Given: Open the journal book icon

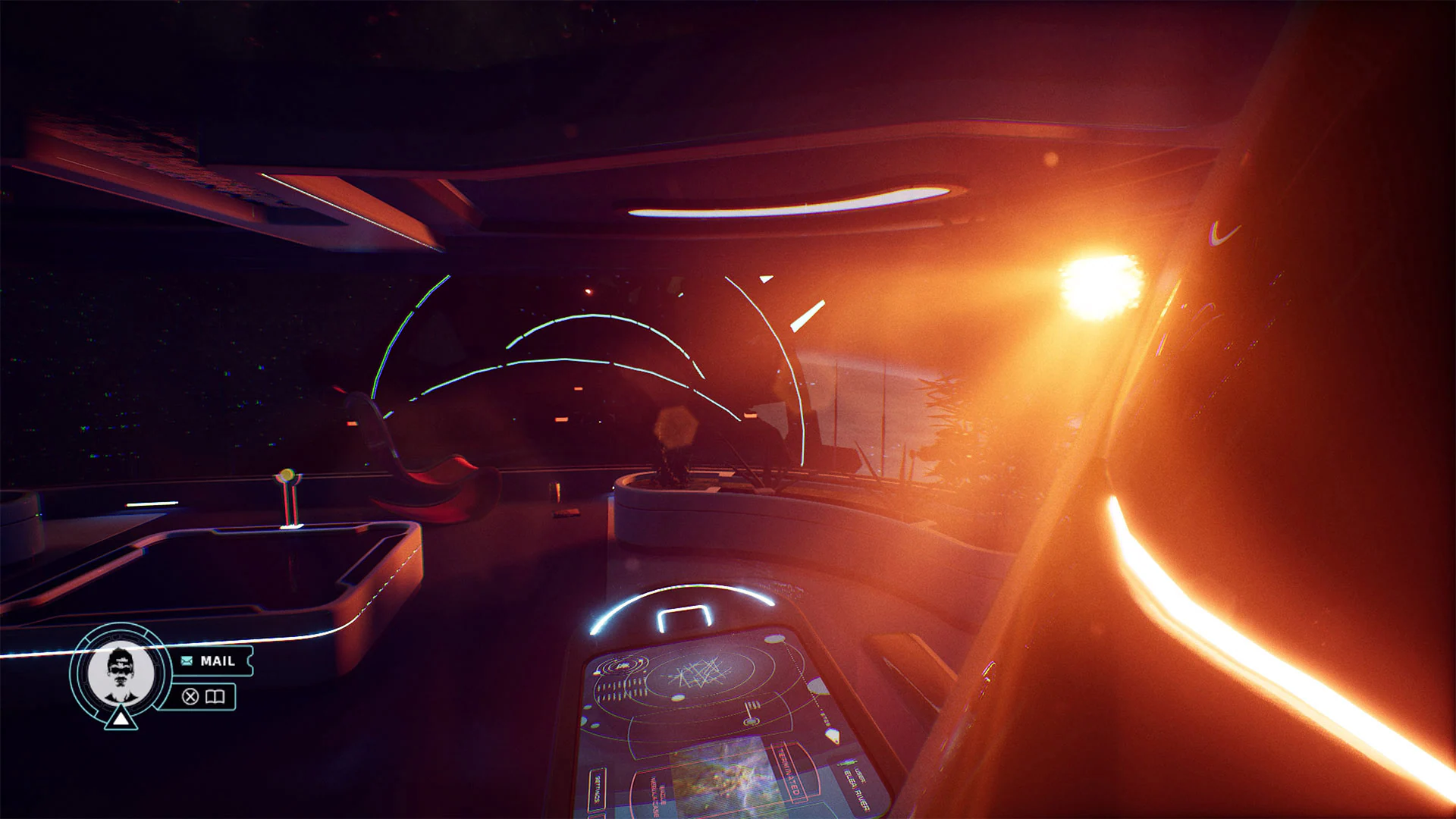Looking at the screenshot, I should [x=215, y=695].
